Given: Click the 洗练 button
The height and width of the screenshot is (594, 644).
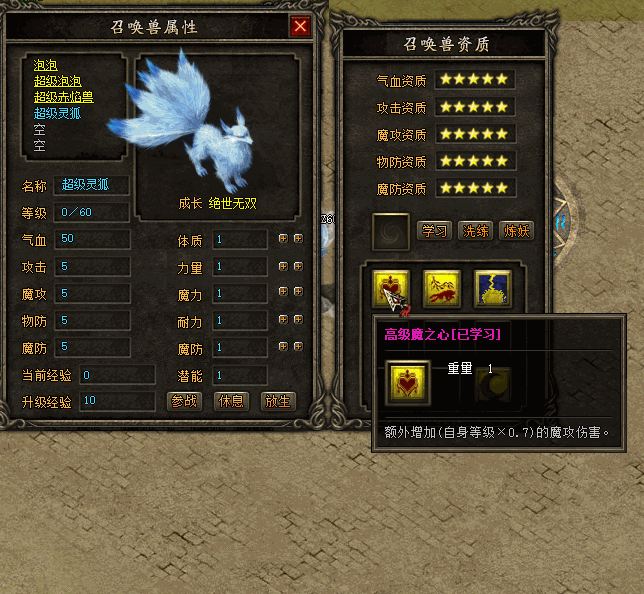Looking at the screenshot, I should tap(475, 231).
